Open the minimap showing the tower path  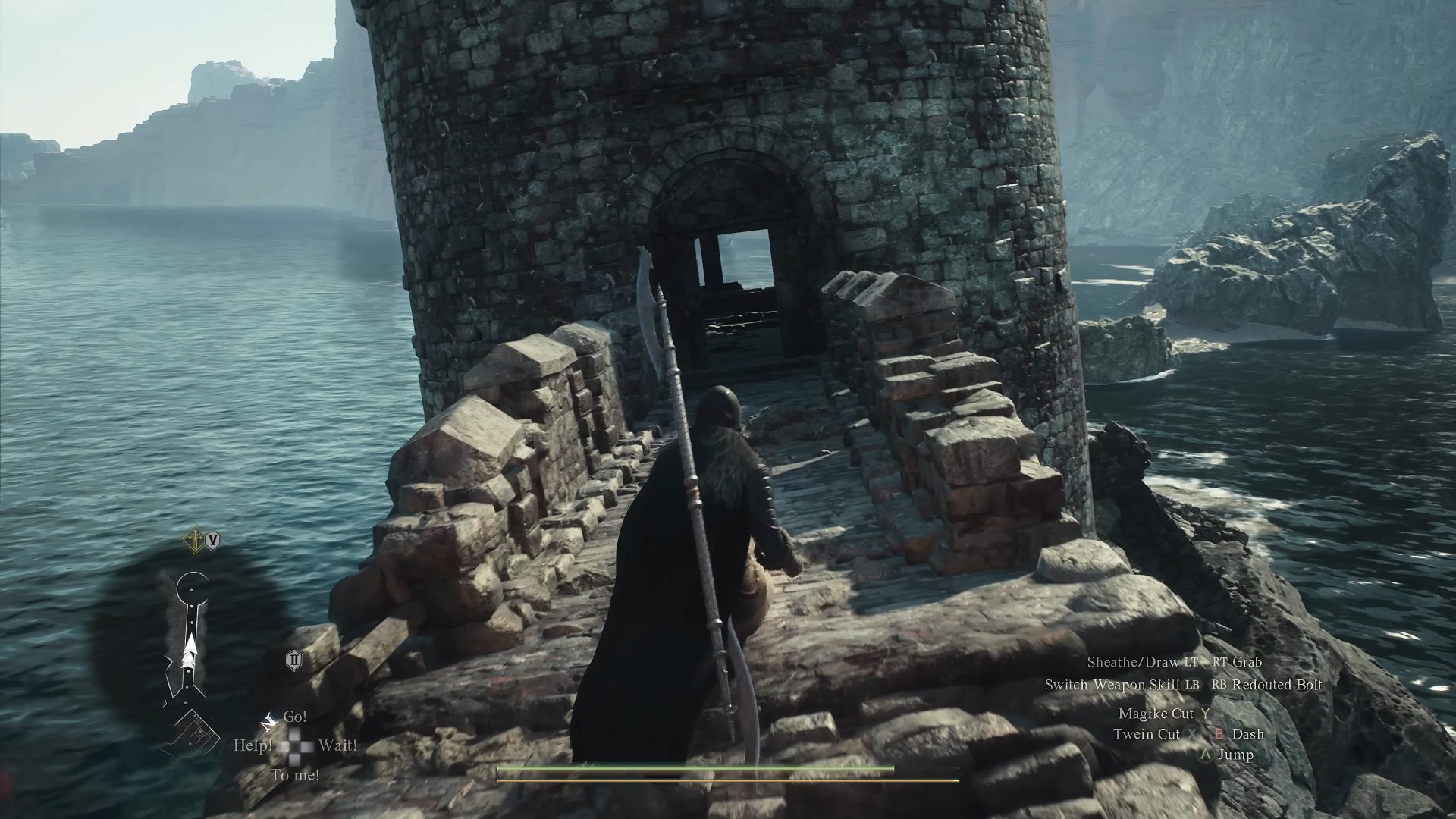(x=190, y=645)
